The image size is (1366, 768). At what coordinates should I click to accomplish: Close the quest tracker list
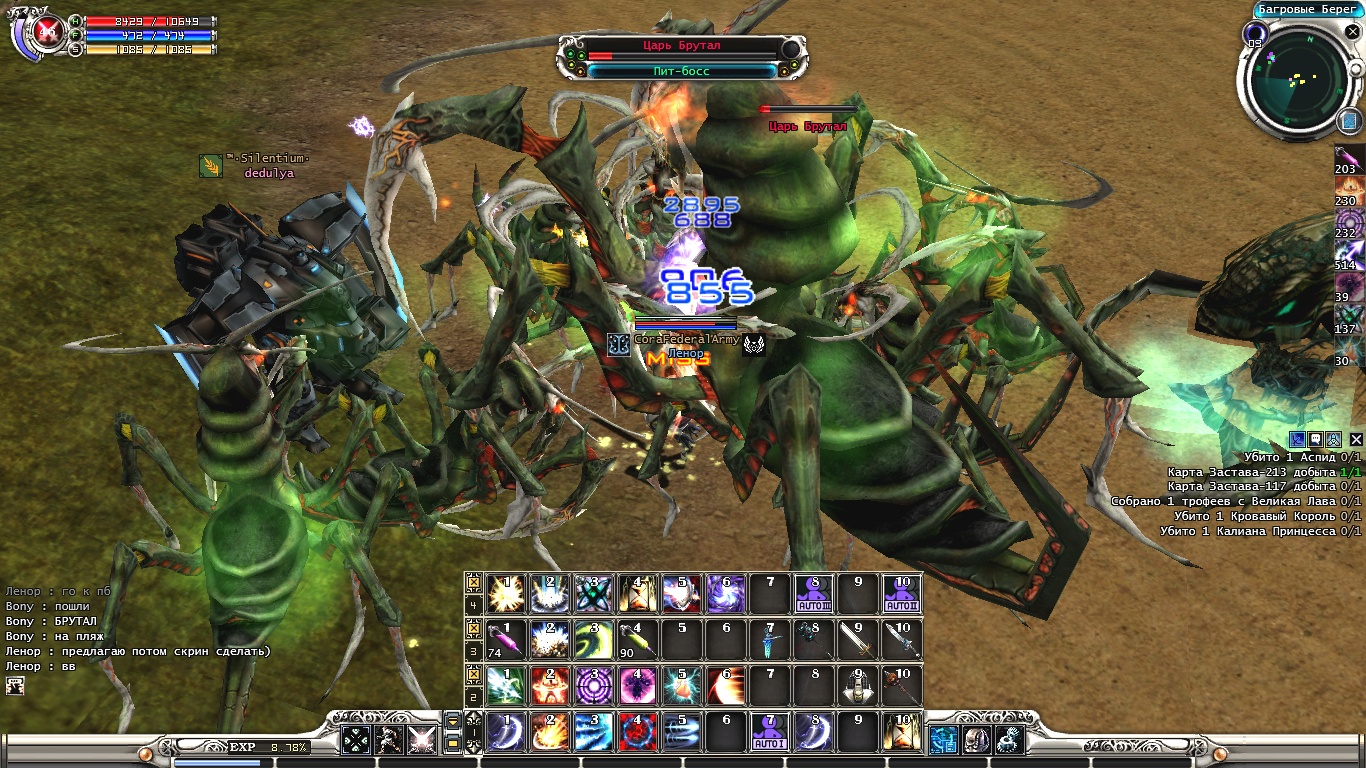(x=1356, y=440)
